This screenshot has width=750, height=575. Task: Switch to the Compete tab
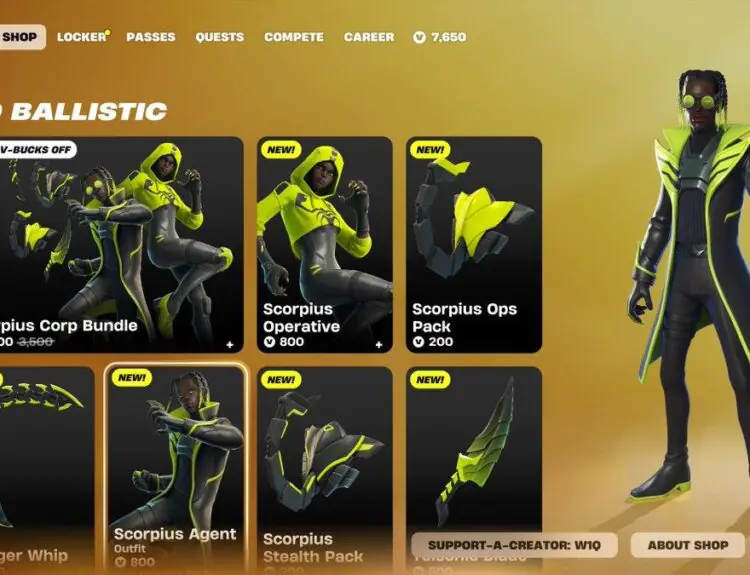(294, 37)
